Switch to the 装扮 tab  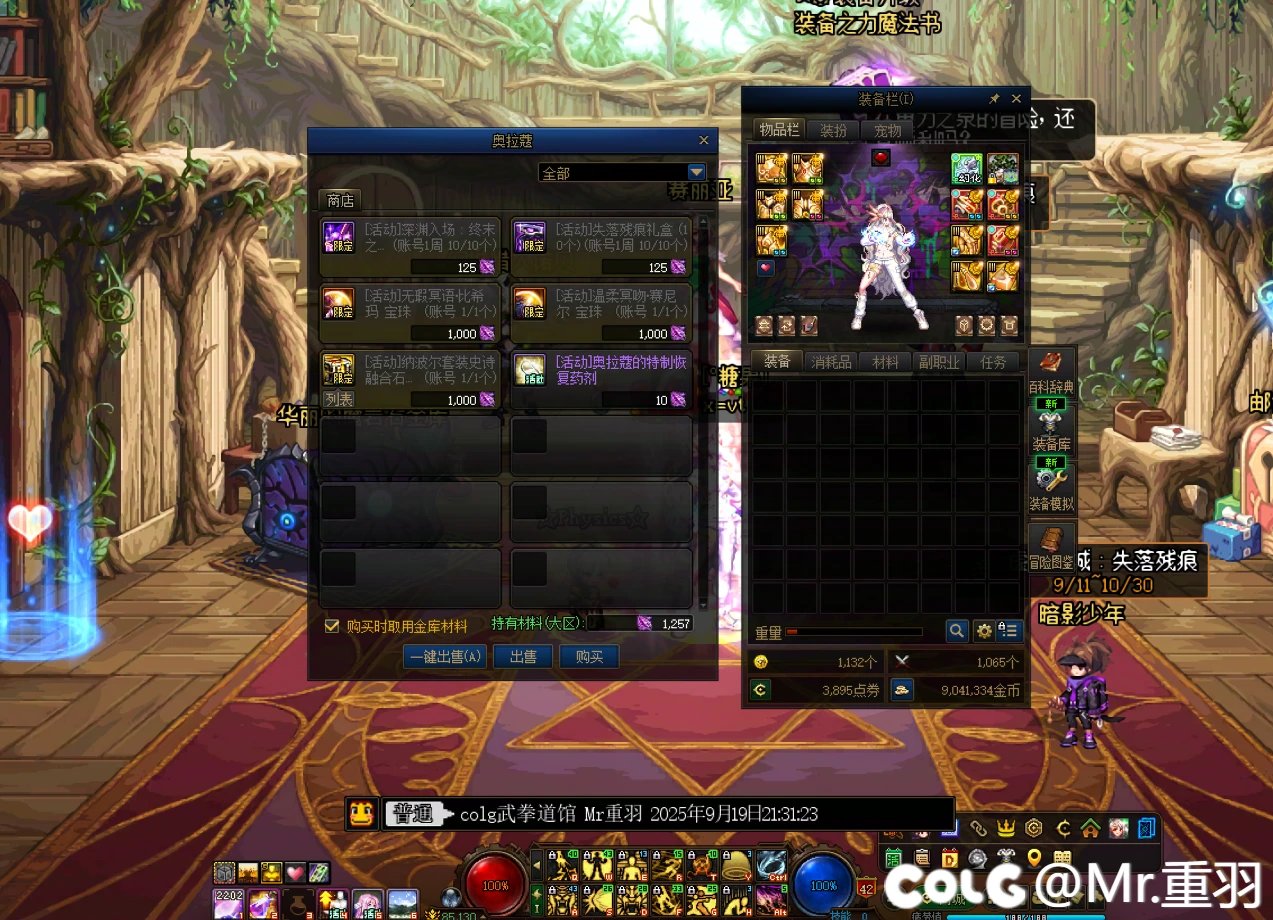pos(832,130)
